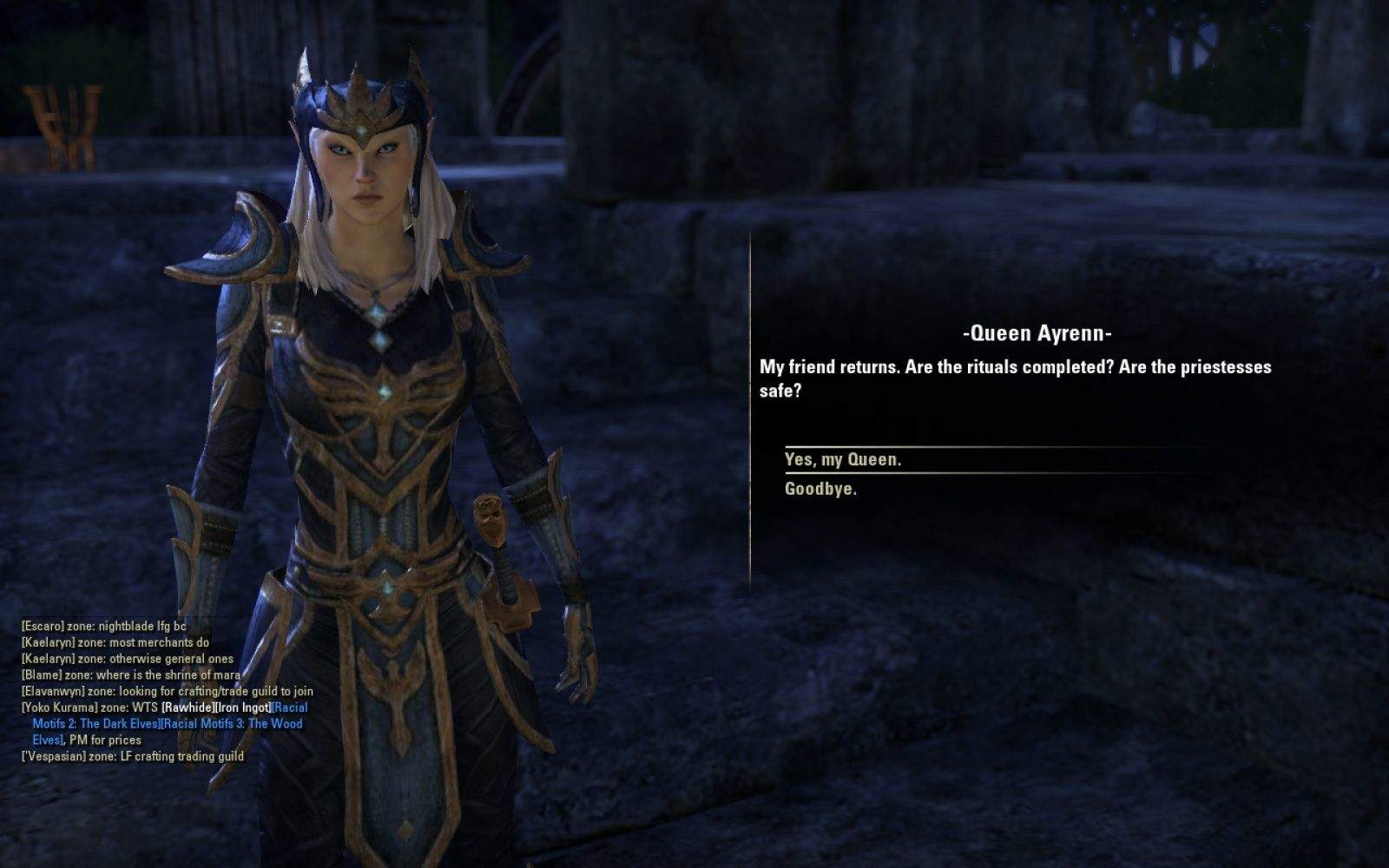The width and height of the screenshot is (1389, 868).
Task: Choose the "Yes, my Queen." reply
Action: (842, 460)
